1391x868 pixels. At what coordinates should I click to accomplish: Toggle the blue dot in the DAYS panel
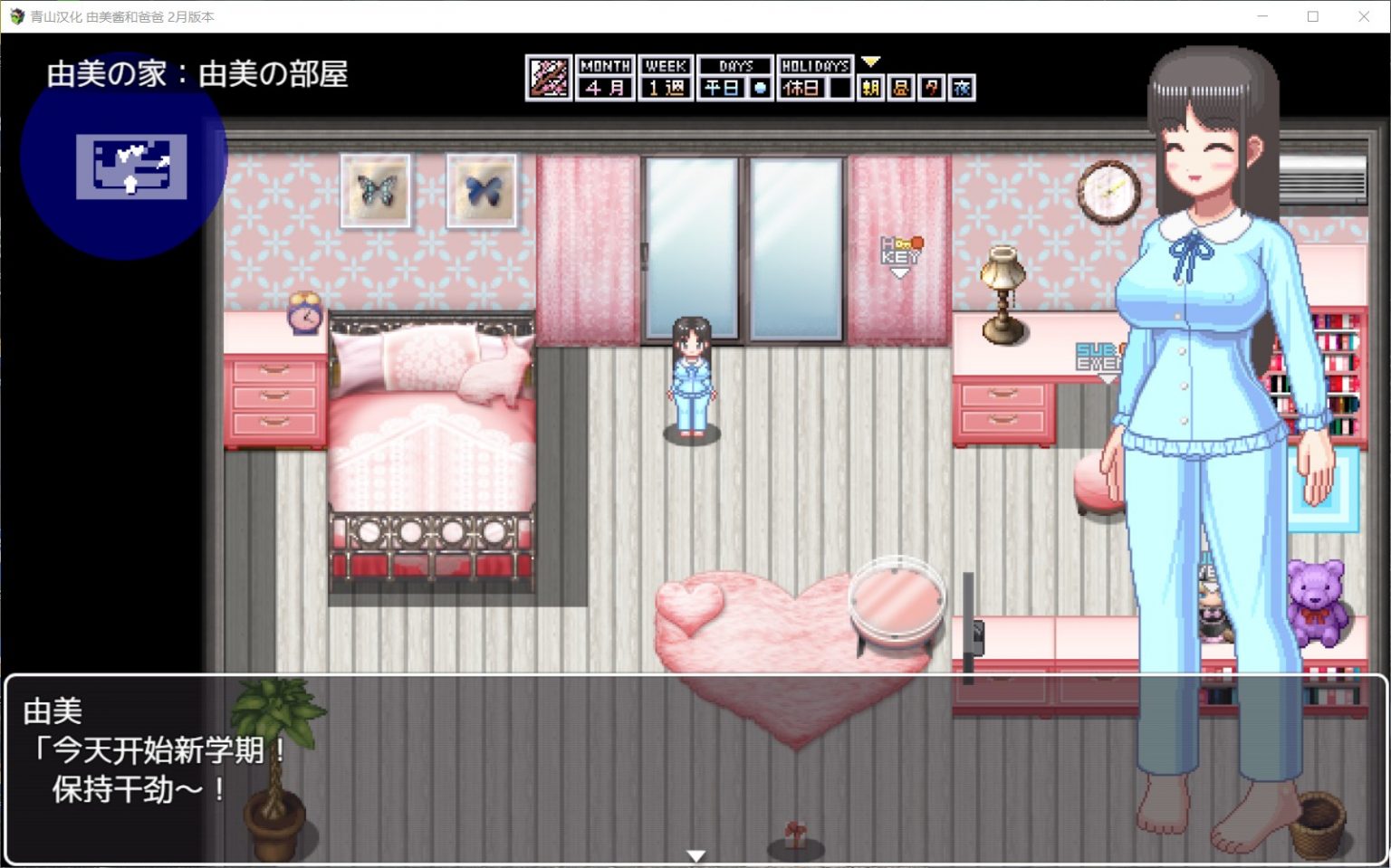(x=759, y=87)
